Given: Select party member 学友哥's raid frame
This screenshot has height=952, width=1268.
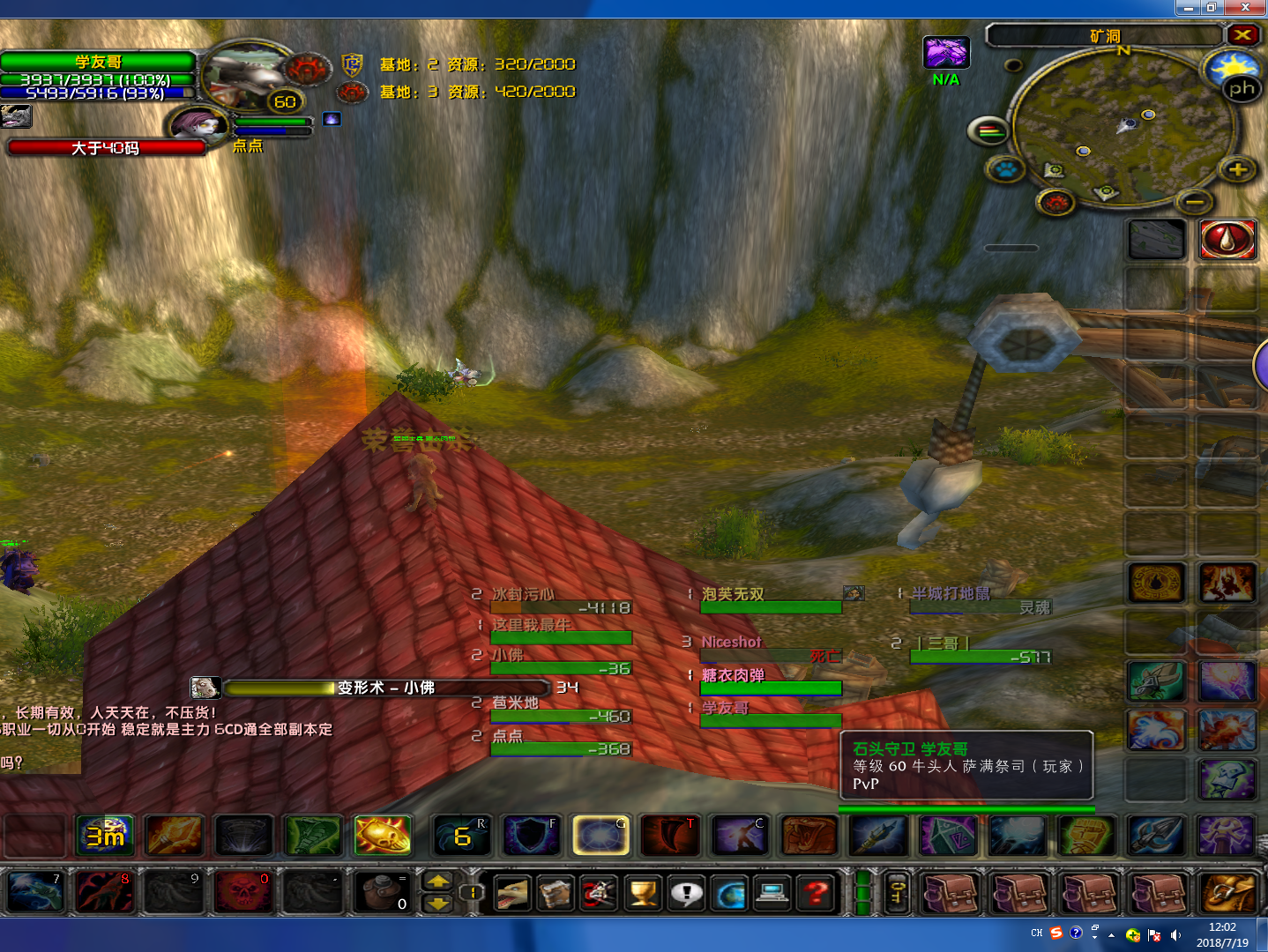Looking at the screenshot, I should click(770, 715).
